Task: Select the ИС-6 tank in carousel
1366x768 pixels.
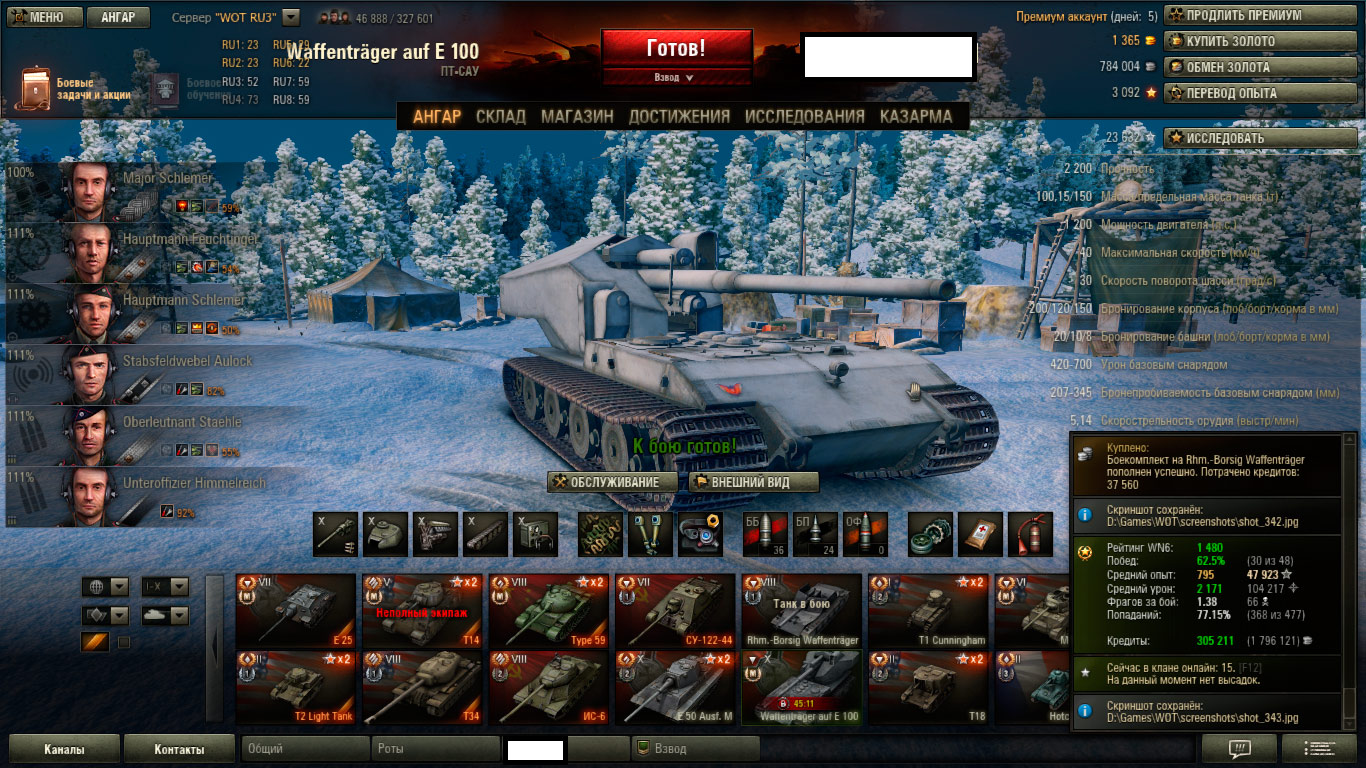Action: point(548,687)
